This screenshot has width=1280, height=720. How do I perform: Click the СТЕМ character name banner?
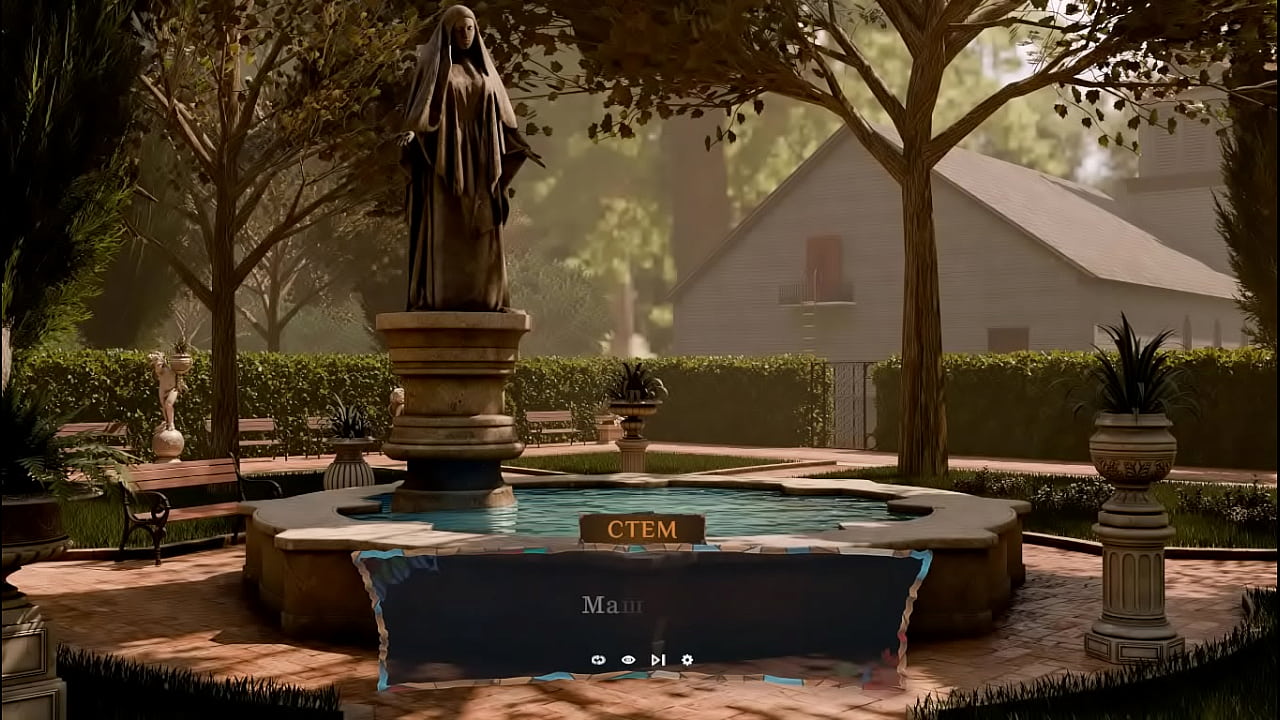[641, 528]
